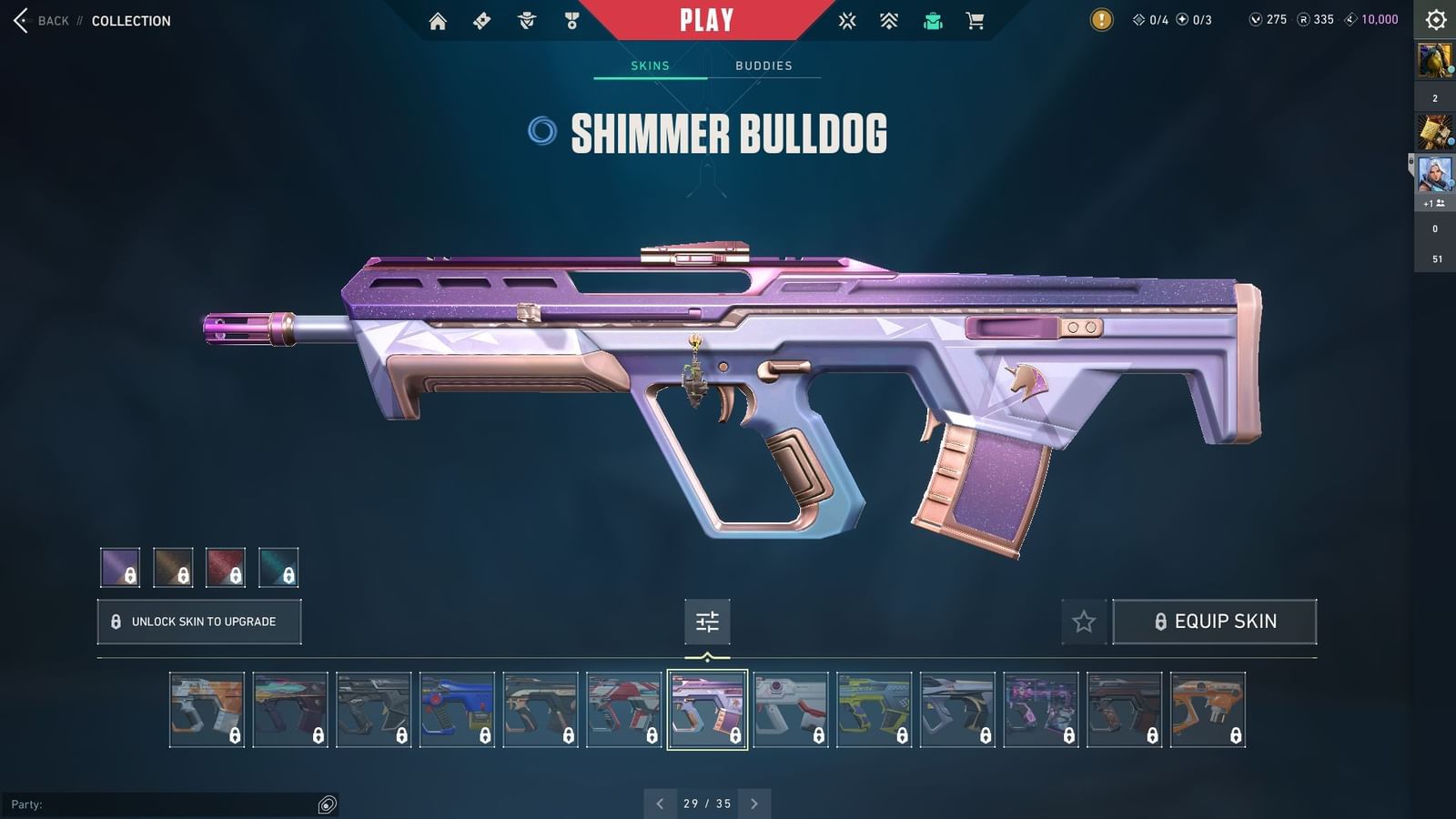Go to the next skin page arrow
1456x819 pixels.
753,804
